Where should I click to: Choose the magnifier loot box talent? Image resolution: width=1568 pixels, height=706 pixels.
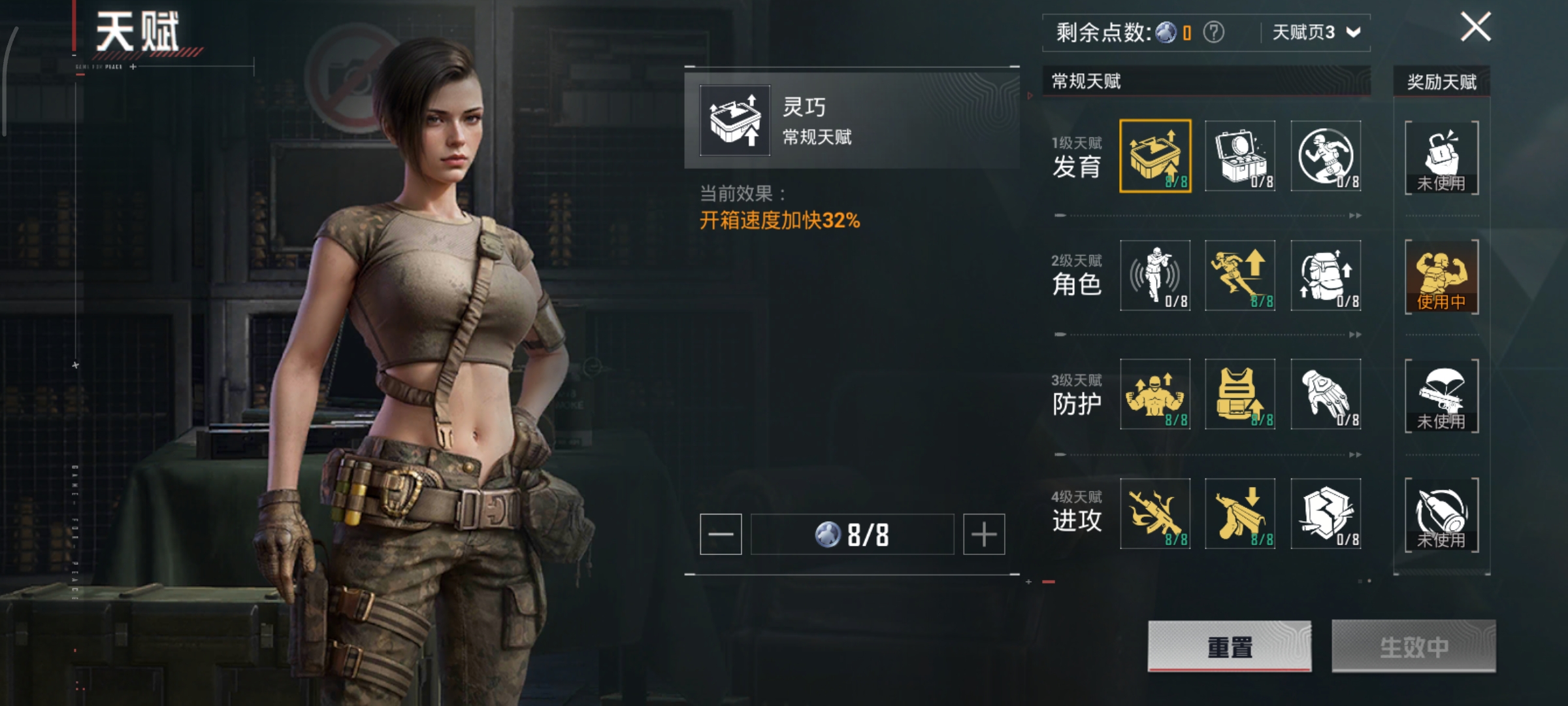coord(1240,156)
